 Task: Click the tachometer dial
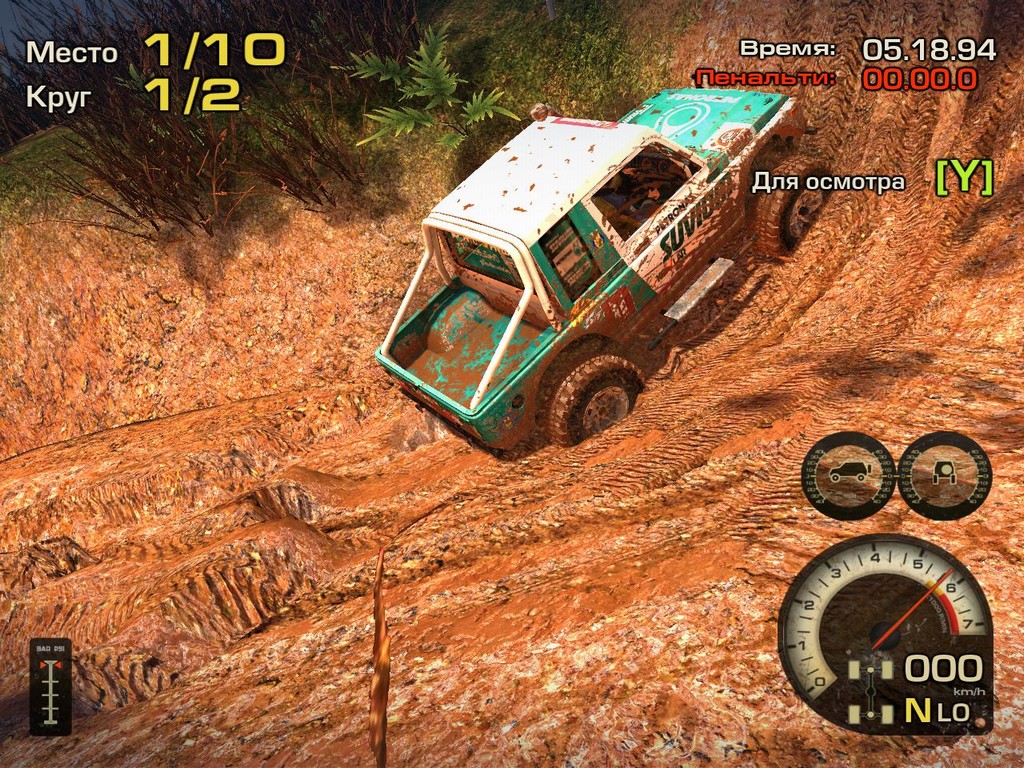pos(886,610)
